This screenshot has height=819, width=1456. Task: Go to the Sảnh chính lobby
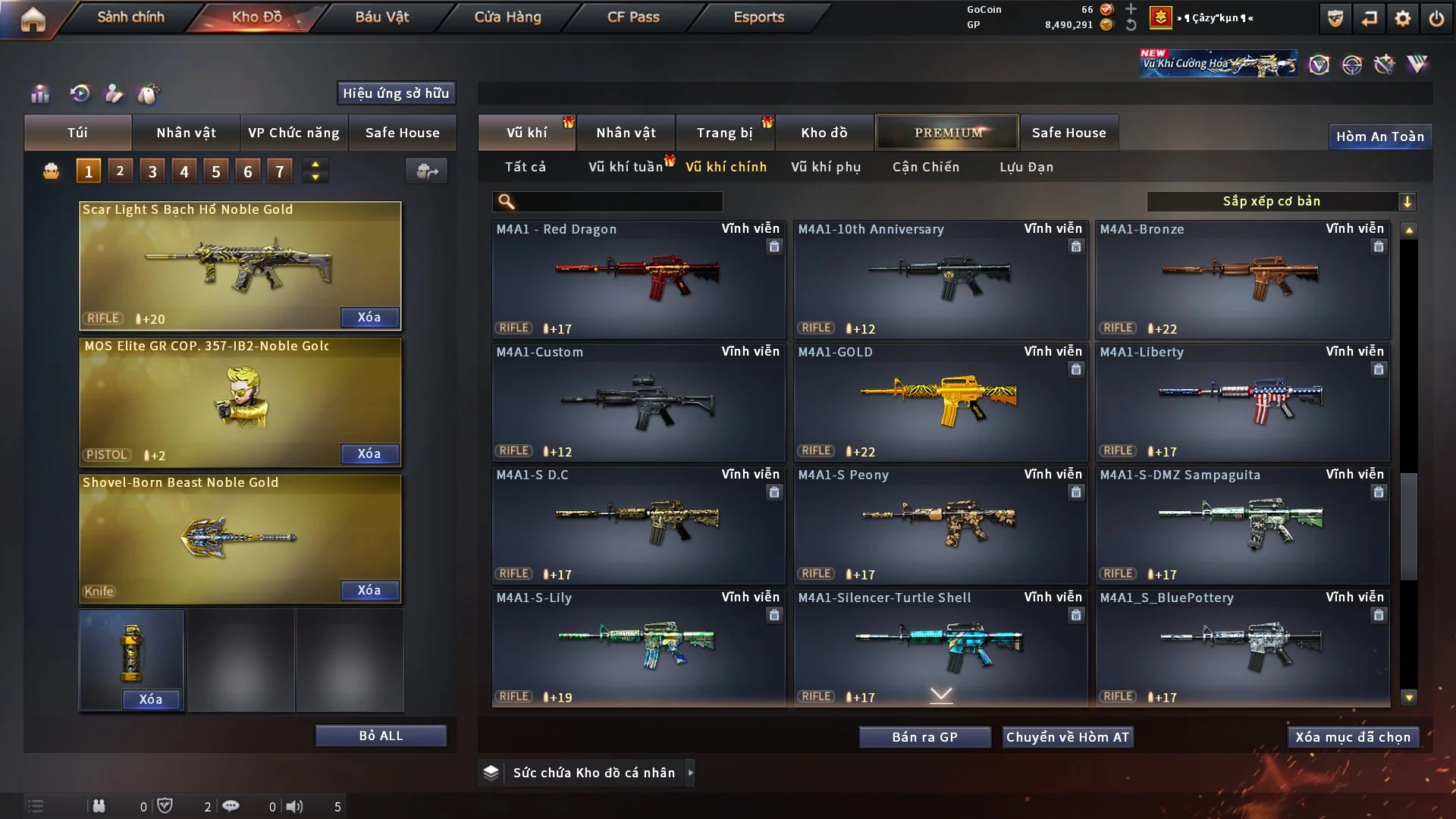130,17
